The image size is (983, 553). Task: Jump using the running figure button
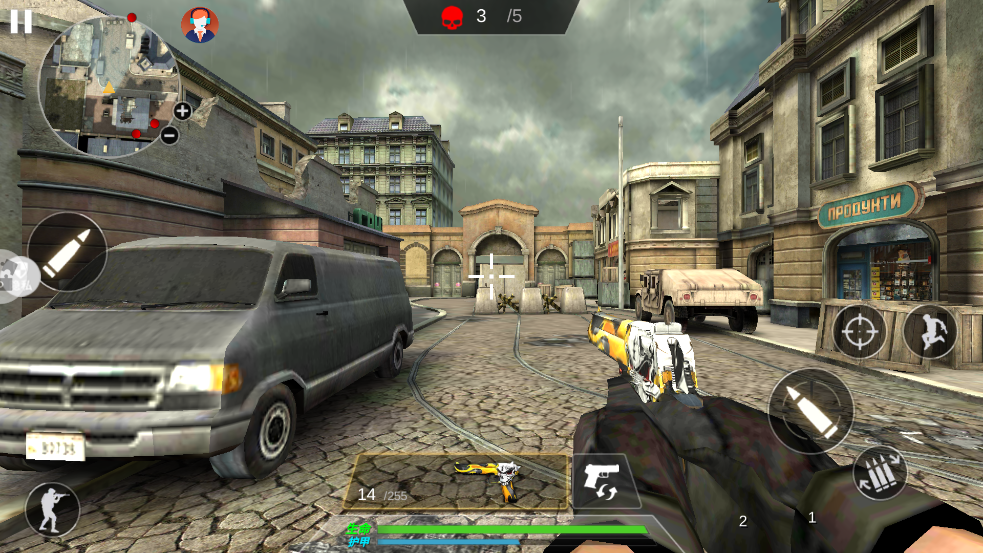[x=930, y=332]
